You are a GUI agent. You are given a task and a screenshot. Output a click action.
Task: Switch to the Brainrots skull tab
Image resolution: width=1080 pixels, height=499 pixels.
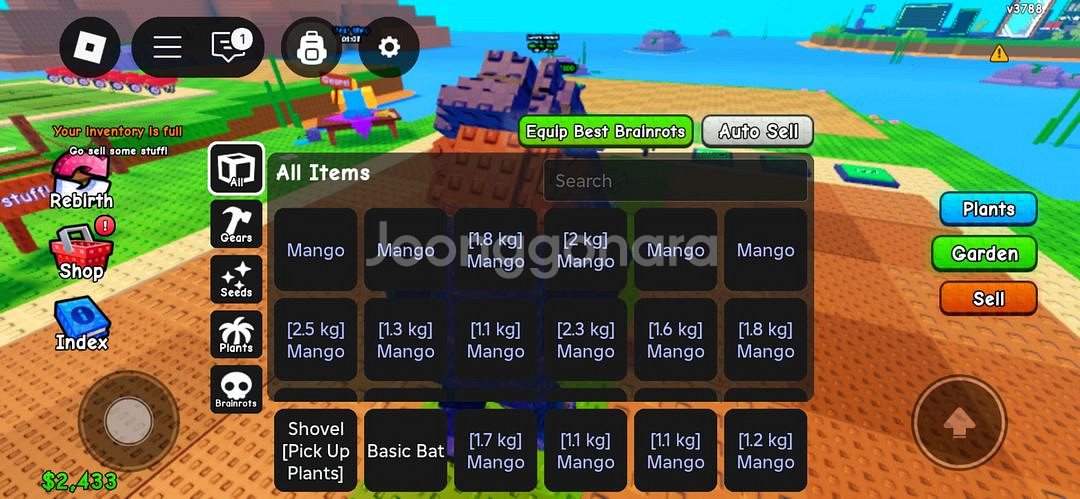pyautogui.click(x=237, y=389)
